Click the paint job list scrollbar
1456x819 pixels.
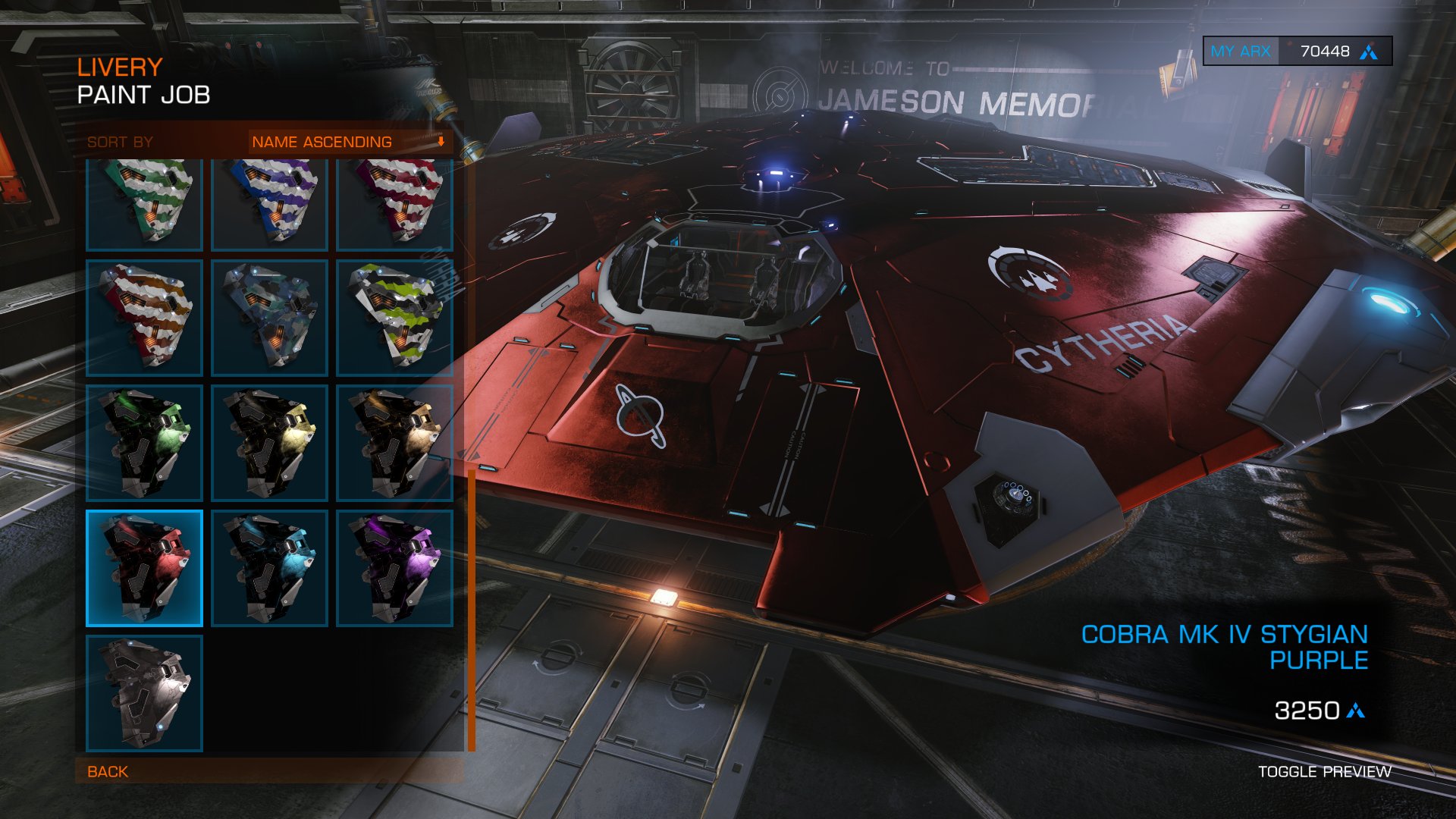tap(472, 607)
